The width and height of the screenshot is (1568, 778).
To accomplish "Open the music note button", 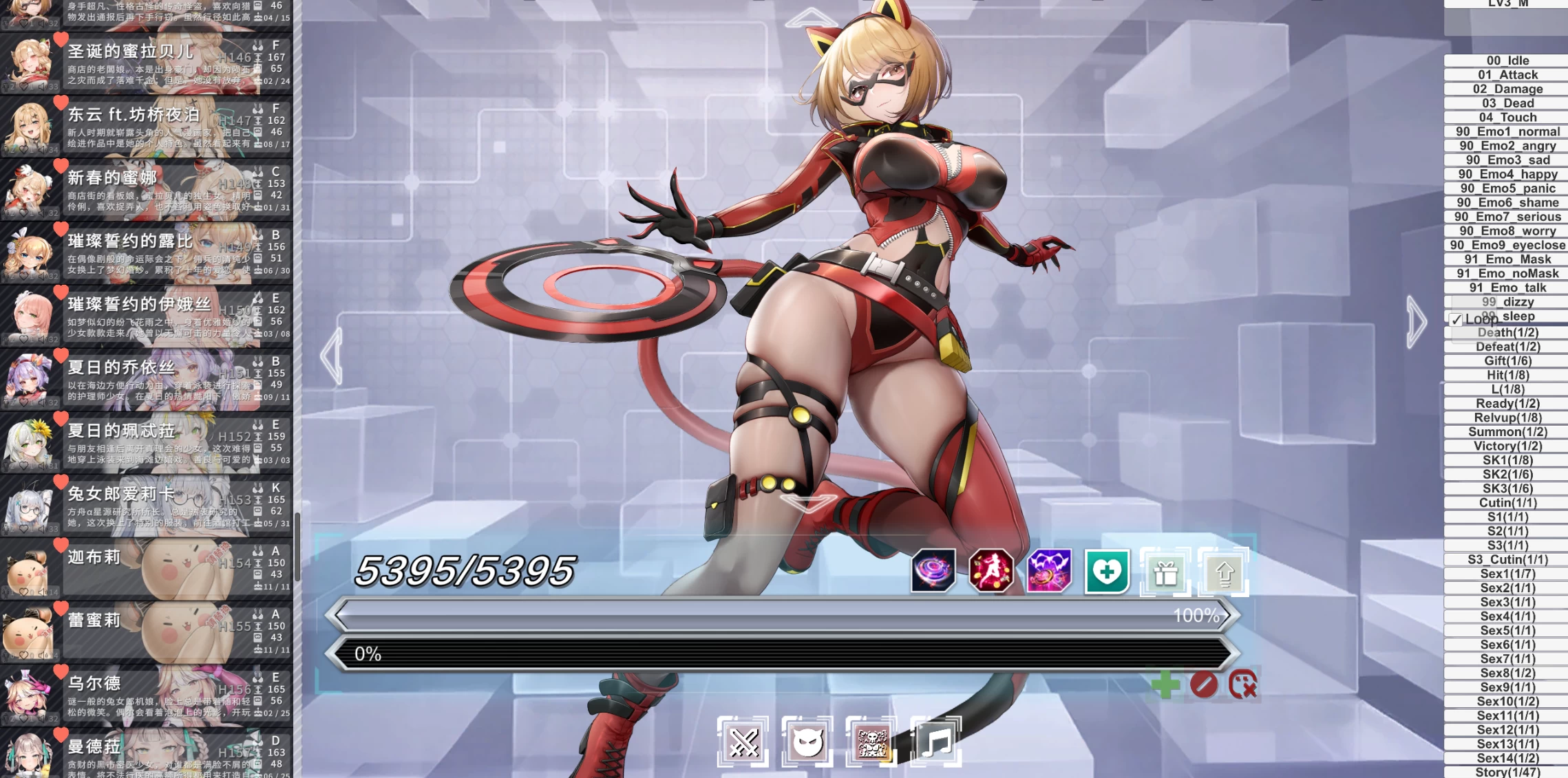I will (x=936, y=742).
